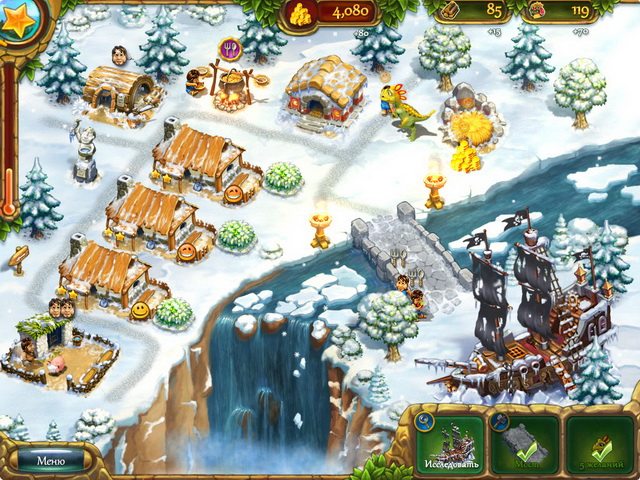Select the Исследовать shipwreck goal
The image size is (640, 480).
coord(451,444)
